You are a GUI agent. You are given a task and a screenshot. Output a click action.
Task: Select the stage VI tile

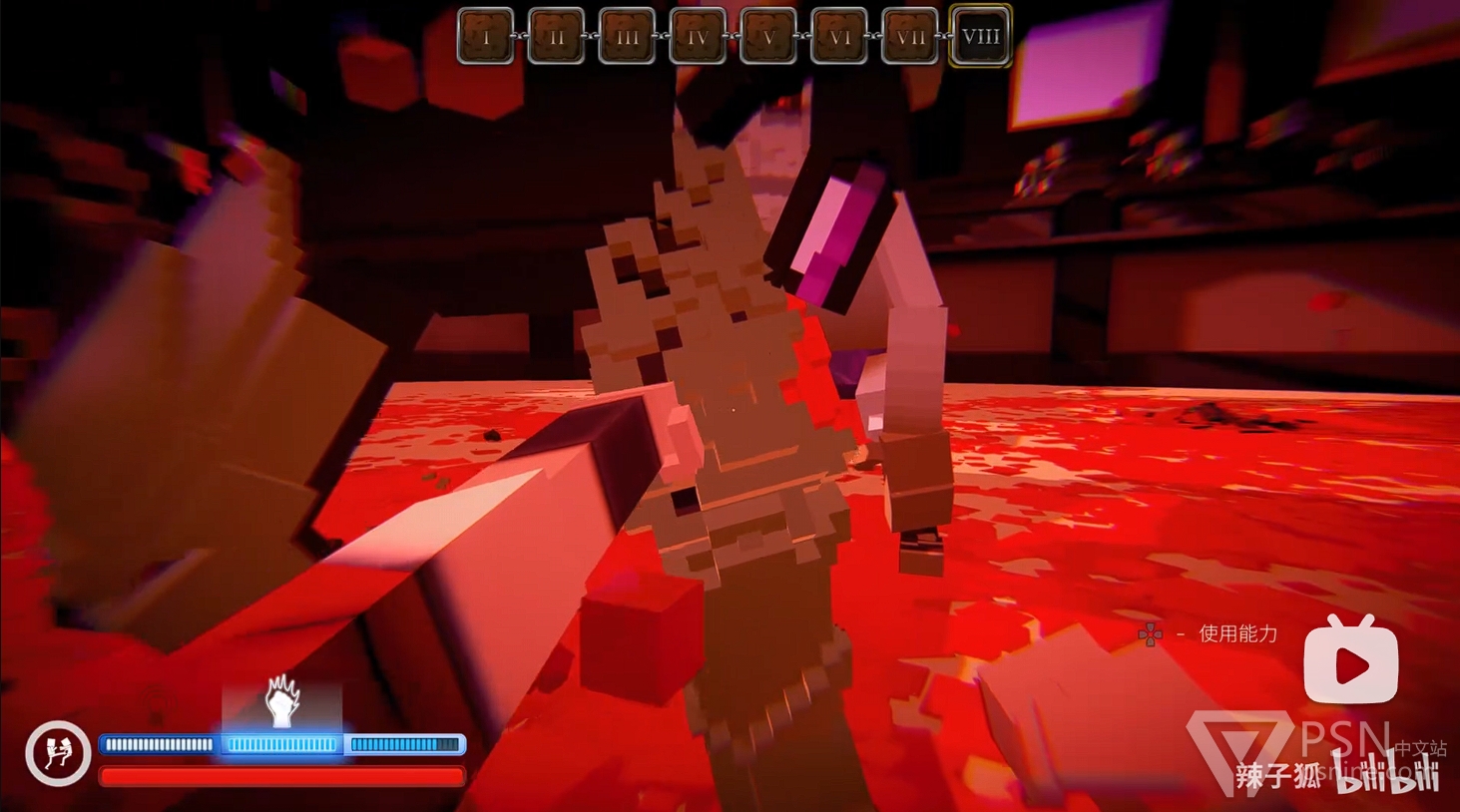pos(839,37)
